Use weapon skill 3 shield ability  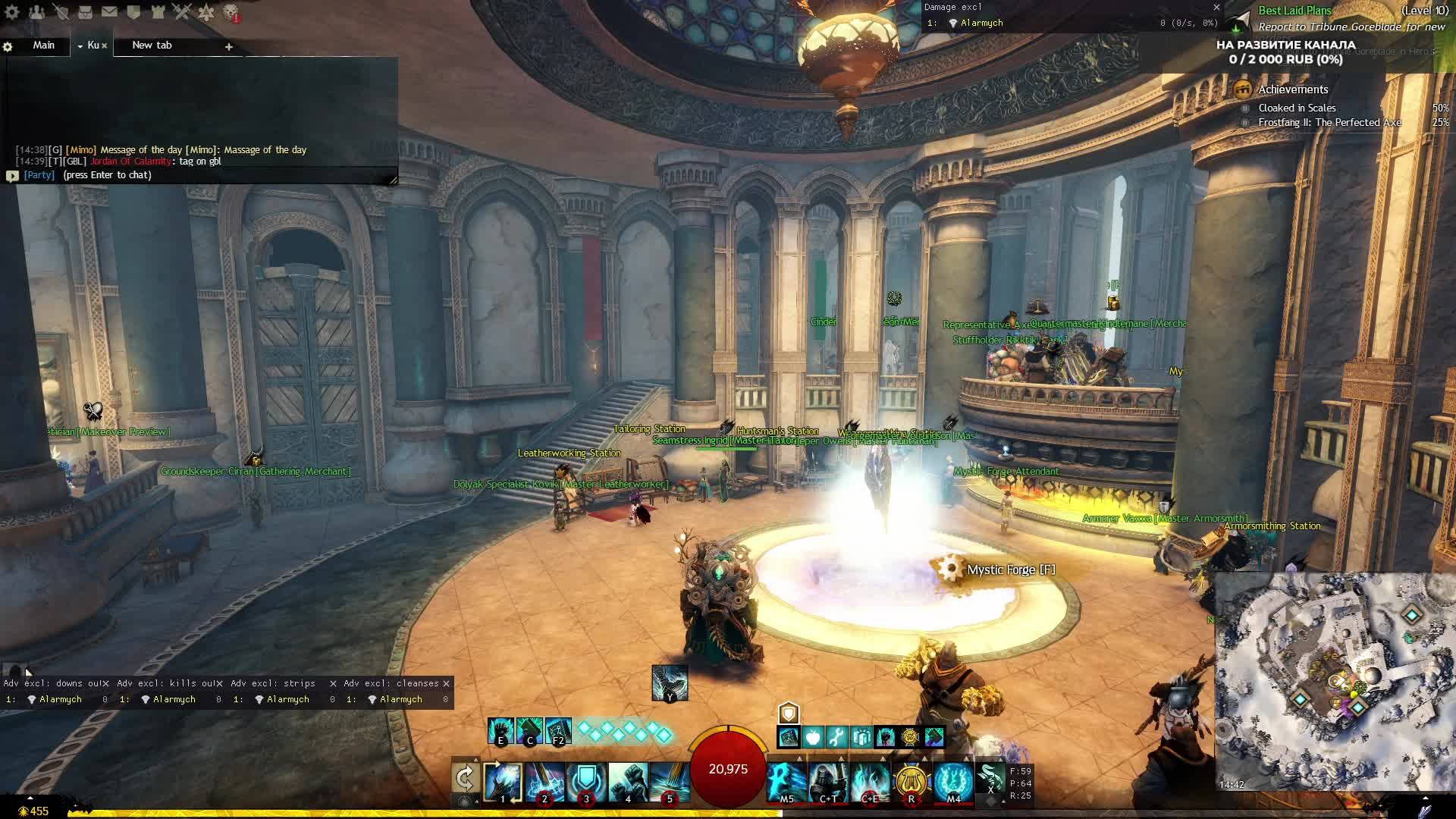(586, 783)
